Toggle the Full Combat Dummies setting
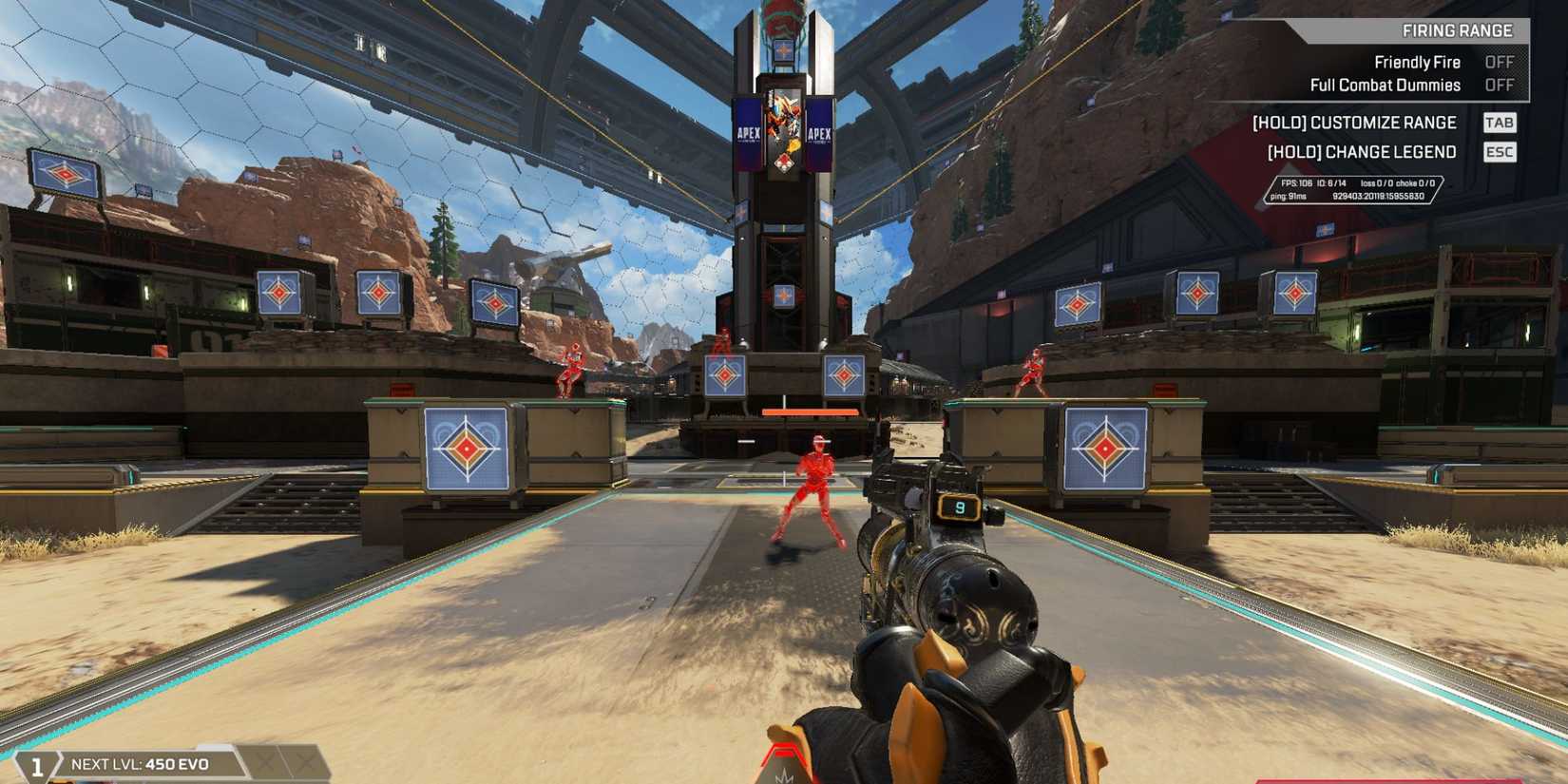The width and height of the screenshot is (1568, 784). pyautogui.click(x=1385, y=85)
